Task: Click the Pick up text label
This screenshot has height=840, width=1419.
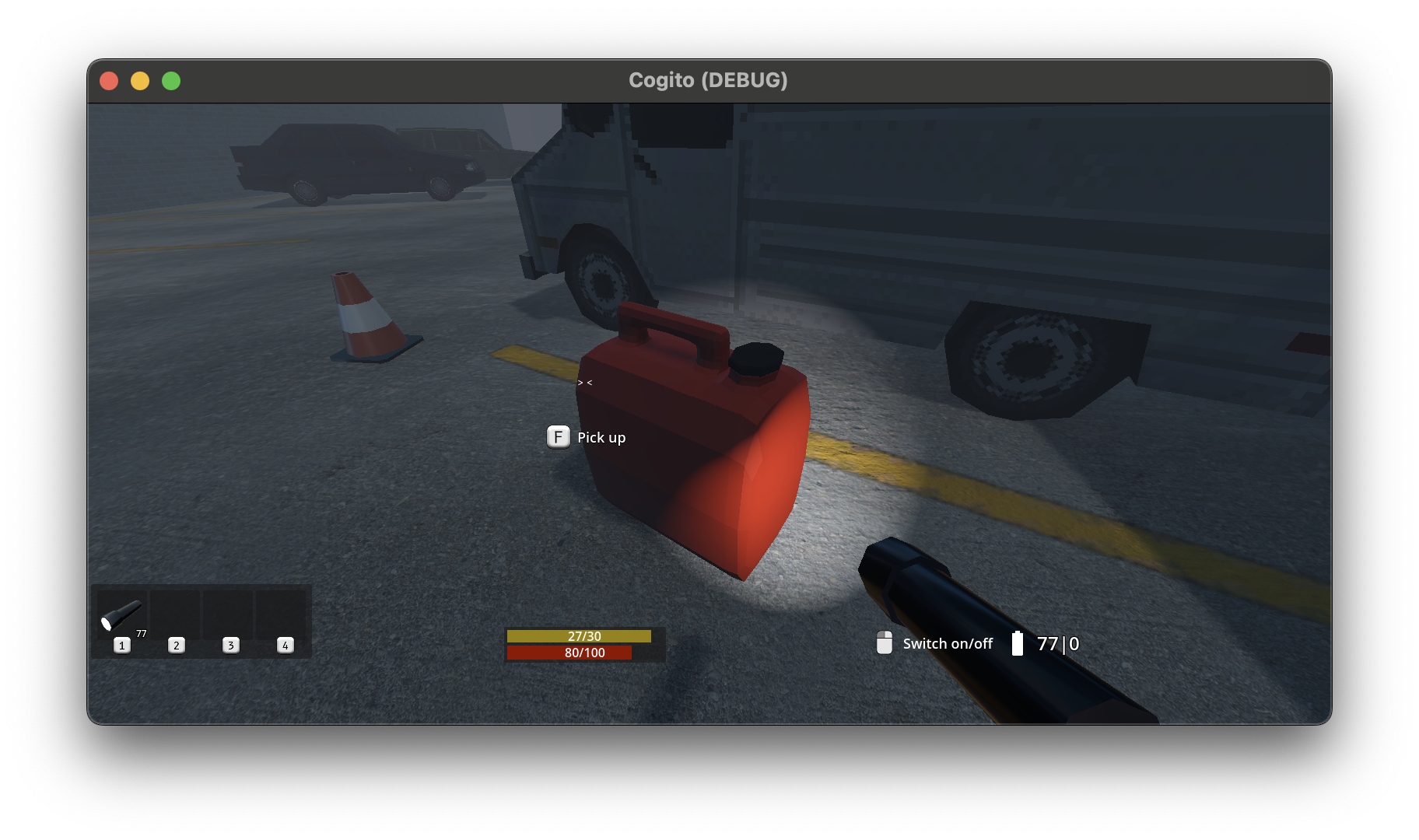Action: point(601,437)
